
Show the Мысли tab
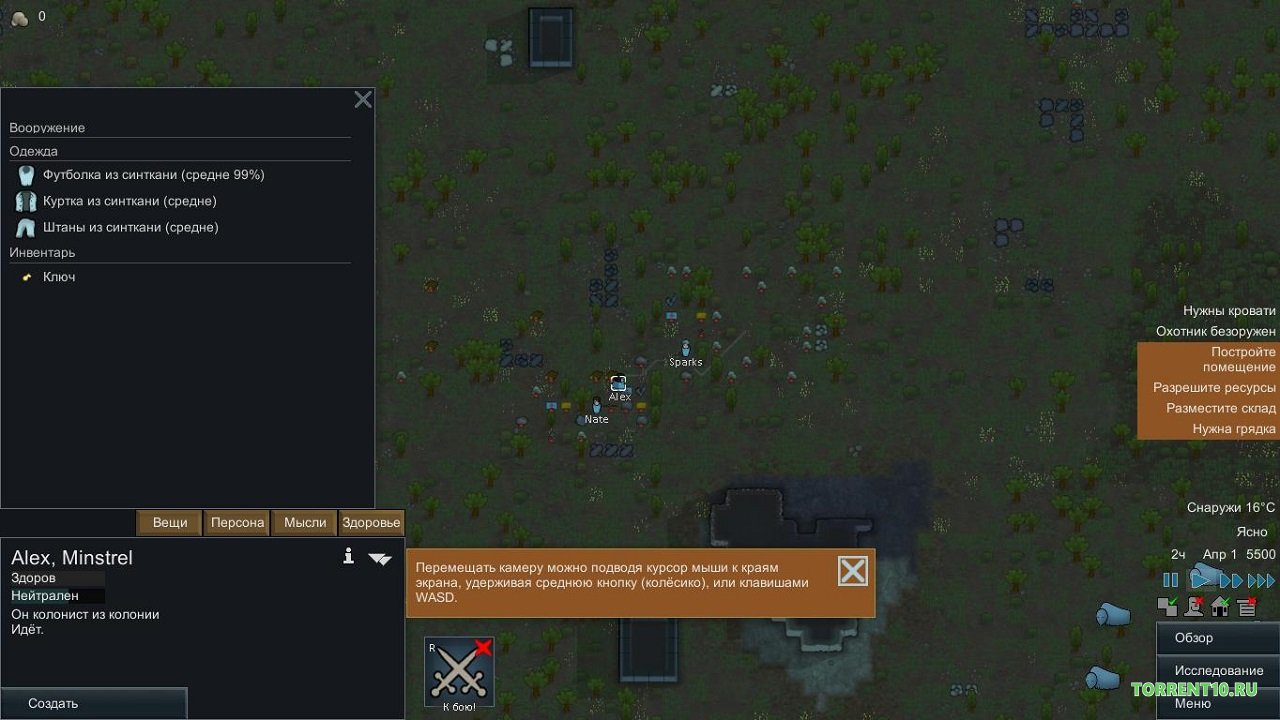(305, 522)
